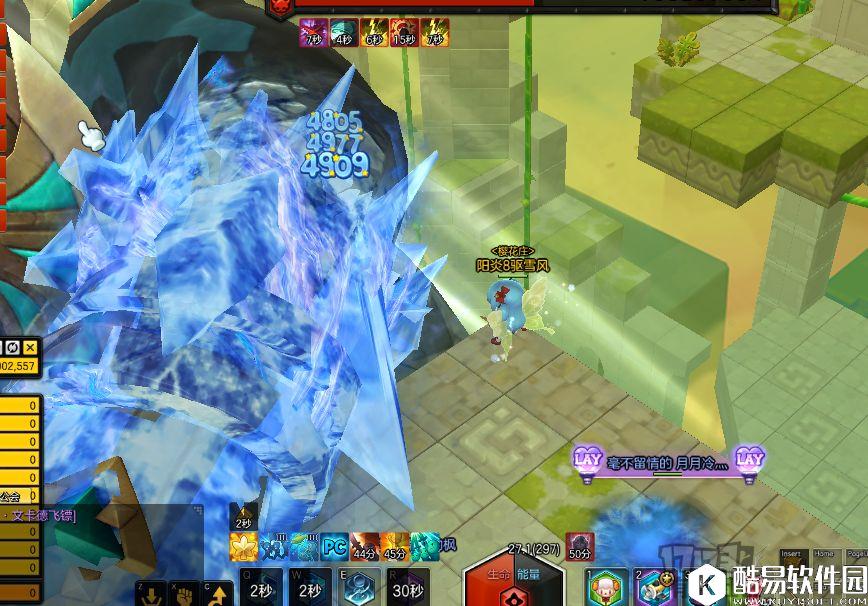868x606 pixels.
Task: Use the fist skill in X slot
Action: (x=185, y=593)
